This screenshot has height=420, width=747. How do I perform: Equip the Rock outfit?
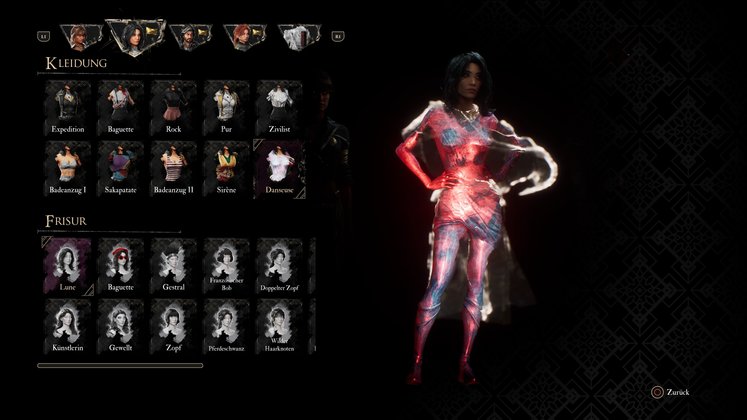click(174, 107)
